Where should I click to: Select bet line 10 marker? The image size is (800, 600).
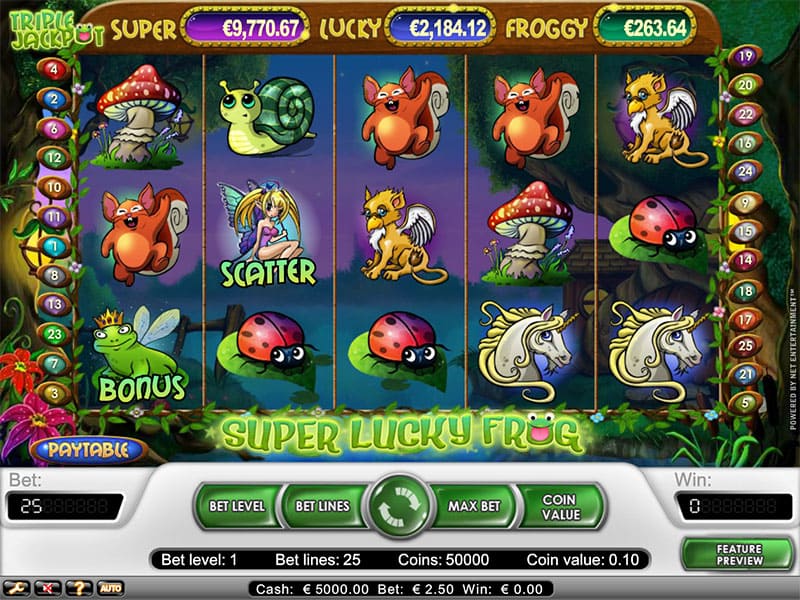pyautogui.click(x=53, y=187)
